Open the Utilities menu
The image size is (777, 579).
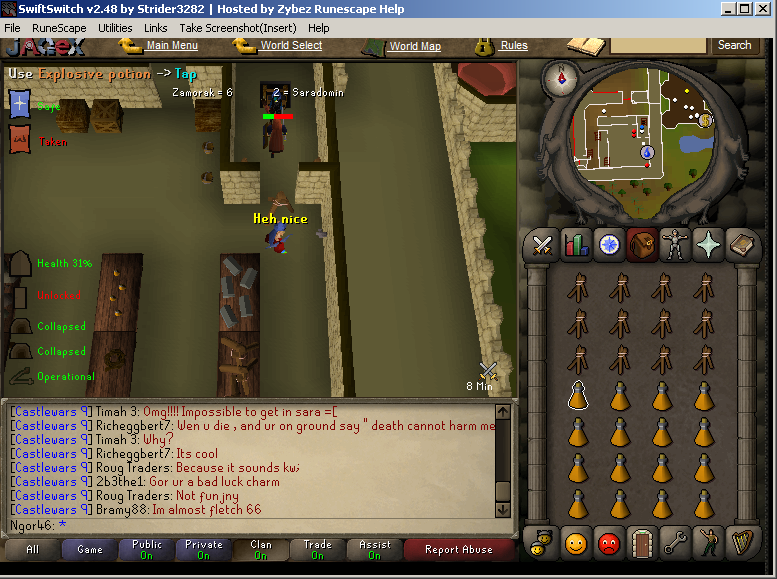[115, 28]
